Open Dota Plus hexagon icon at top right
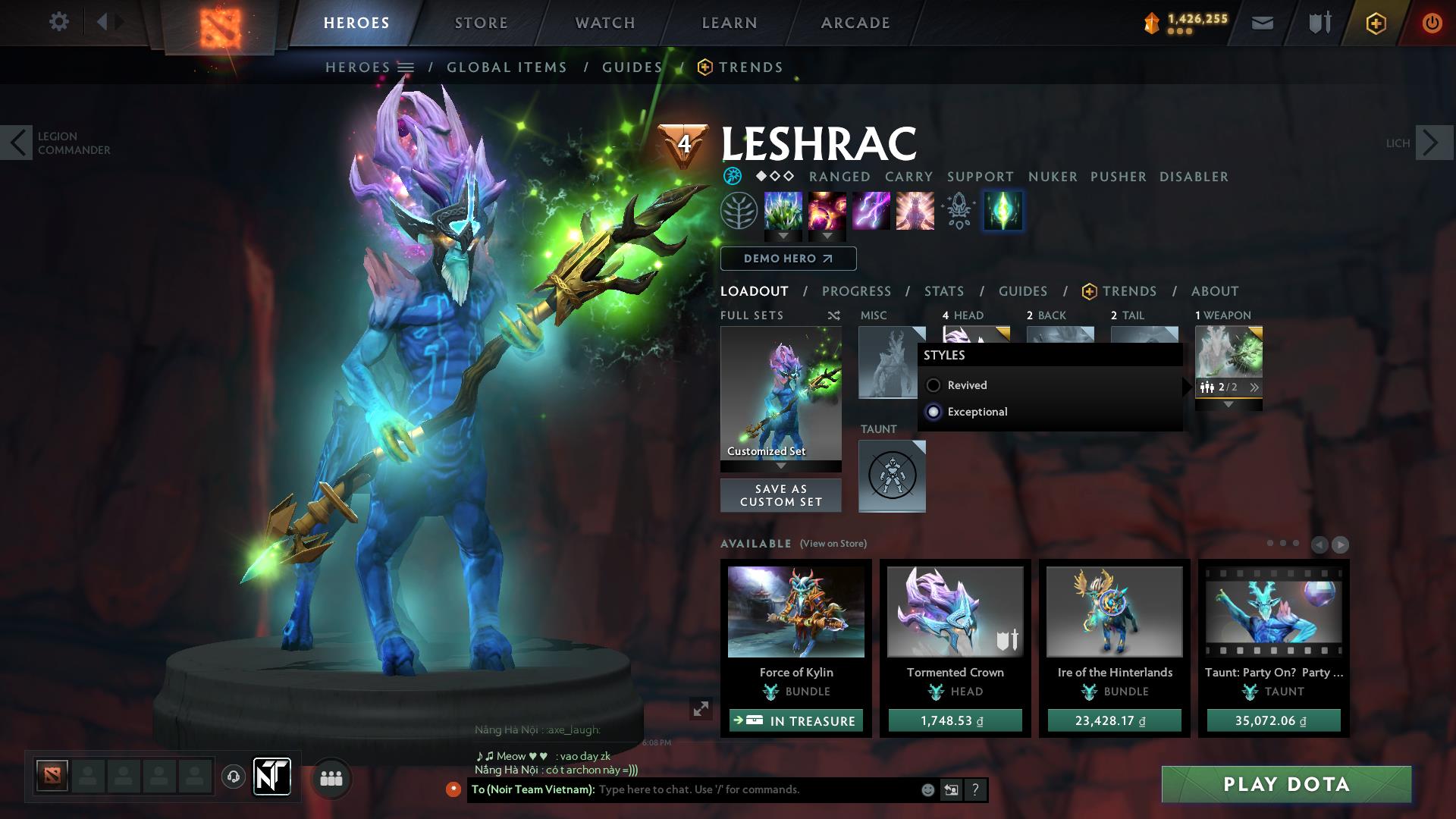 [1376, 23]
